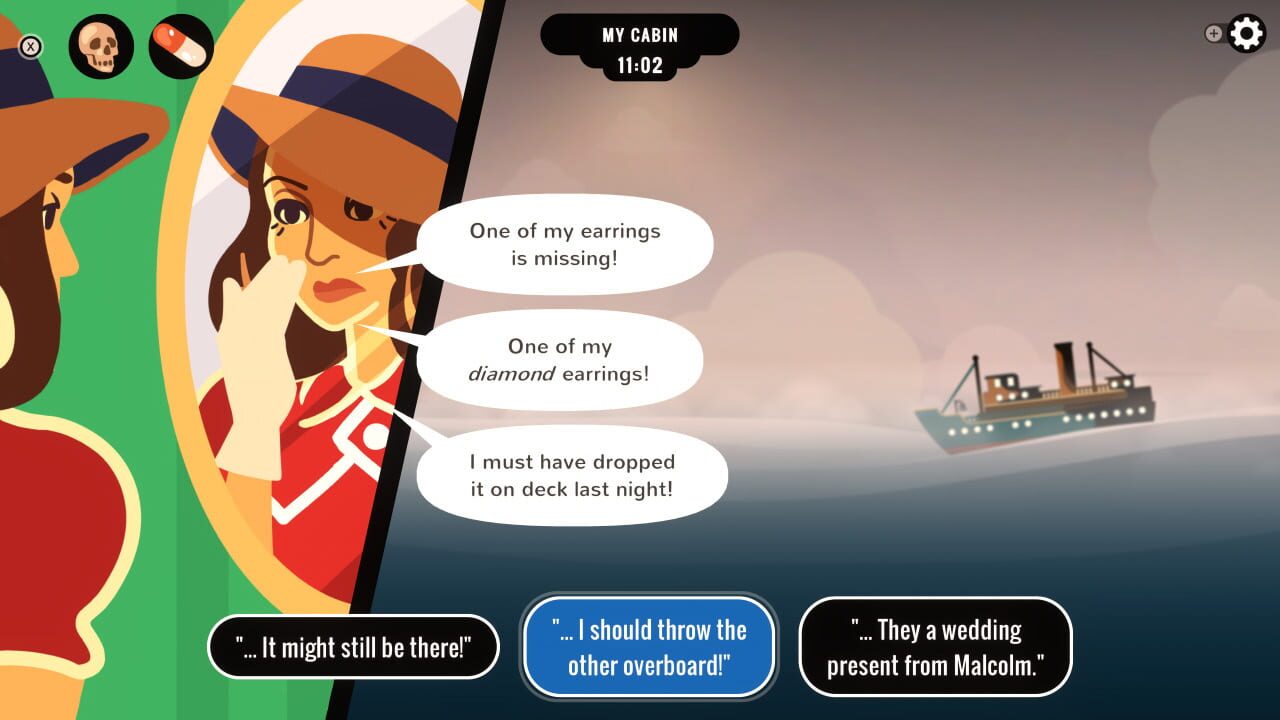The height and width of the screenshot is (720, 1280).
Task: Click 'I must have dropped it on deck' bubble
Action: [573, 475]
